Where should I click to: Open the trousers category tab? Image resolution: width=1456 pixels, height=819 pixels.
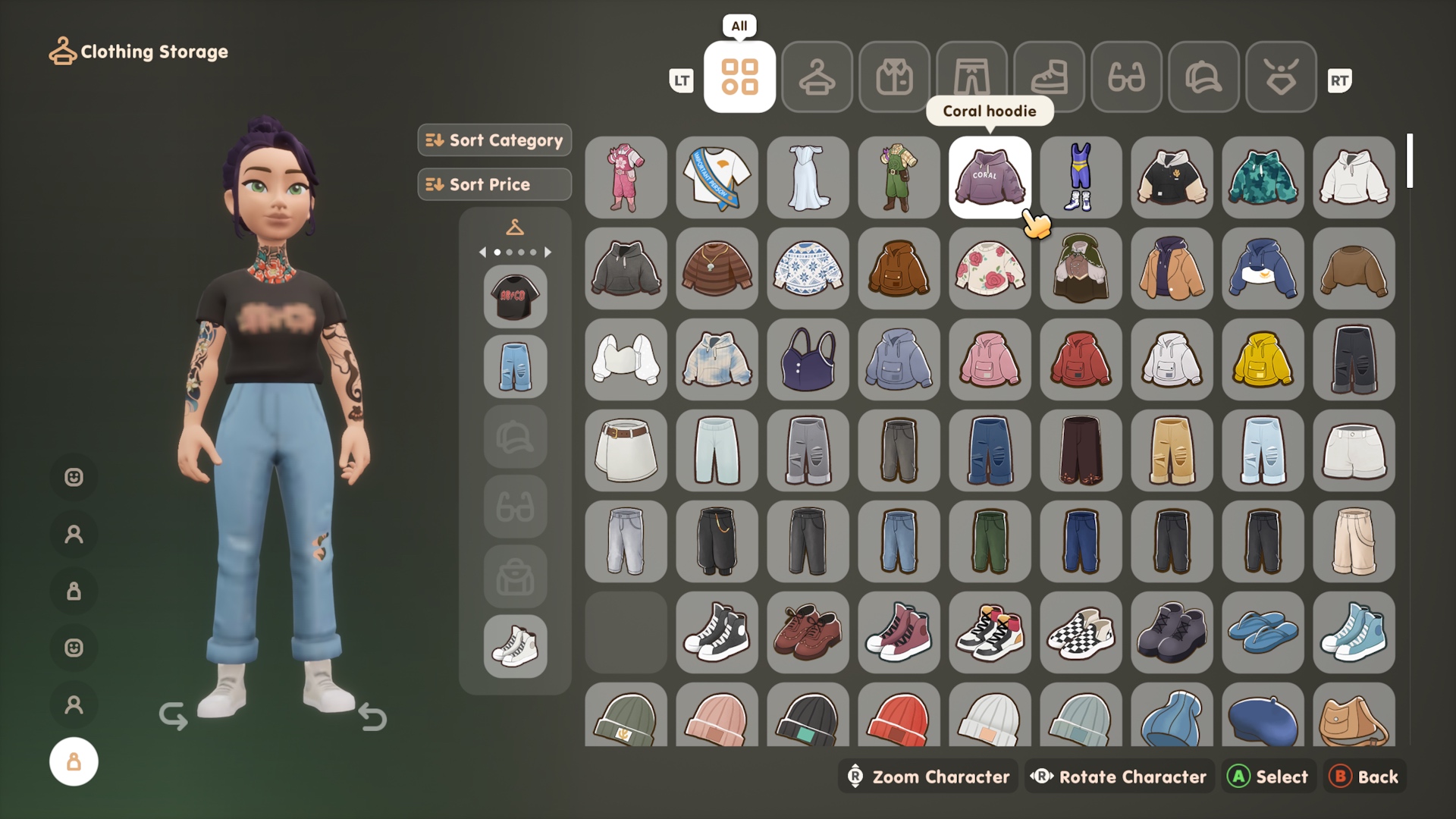coord(971,77)
